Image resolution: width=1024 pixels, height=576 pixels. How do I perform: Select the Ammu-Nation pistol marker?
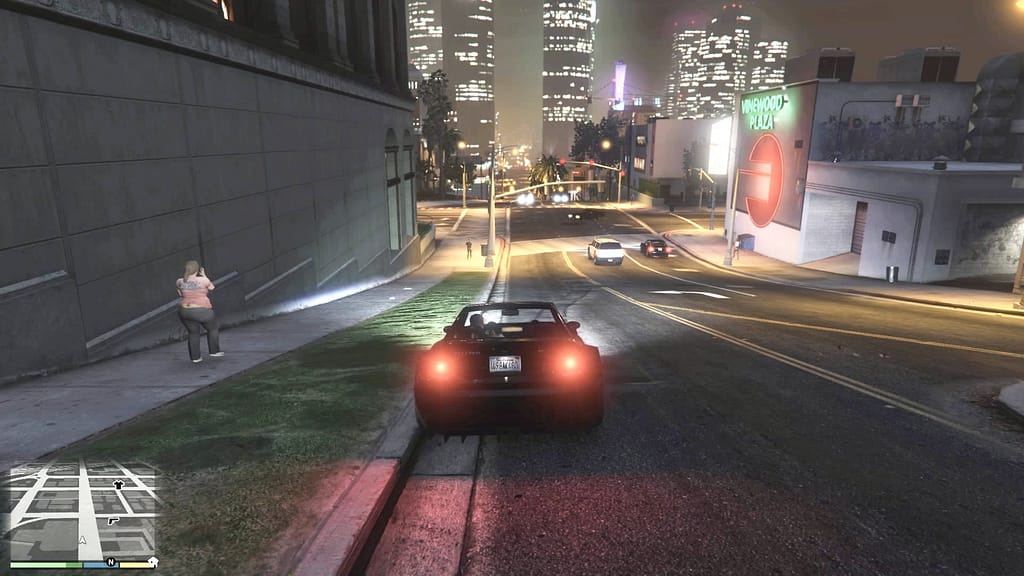click(113, 521)
